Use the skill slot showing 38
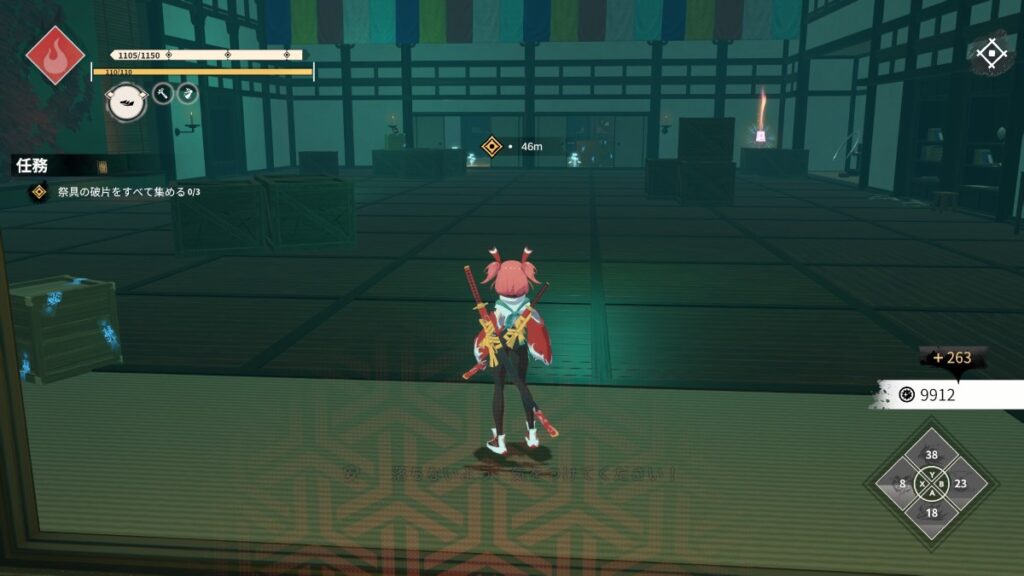 (x=932, y=454)
